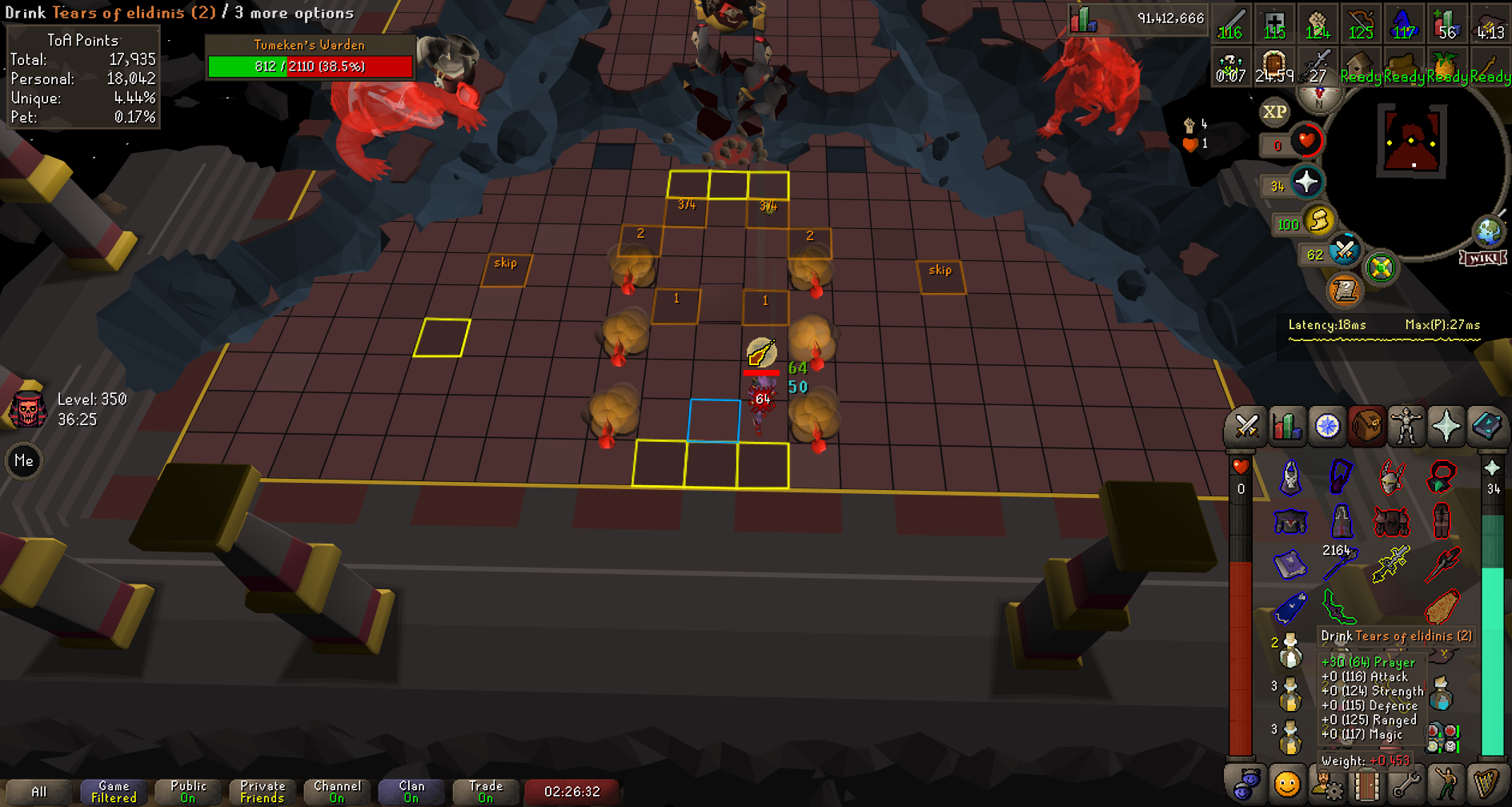The height and width of the screenshot is (807, 1512).
Task: Switch to the Skills tab
Action: point(1286,426)
